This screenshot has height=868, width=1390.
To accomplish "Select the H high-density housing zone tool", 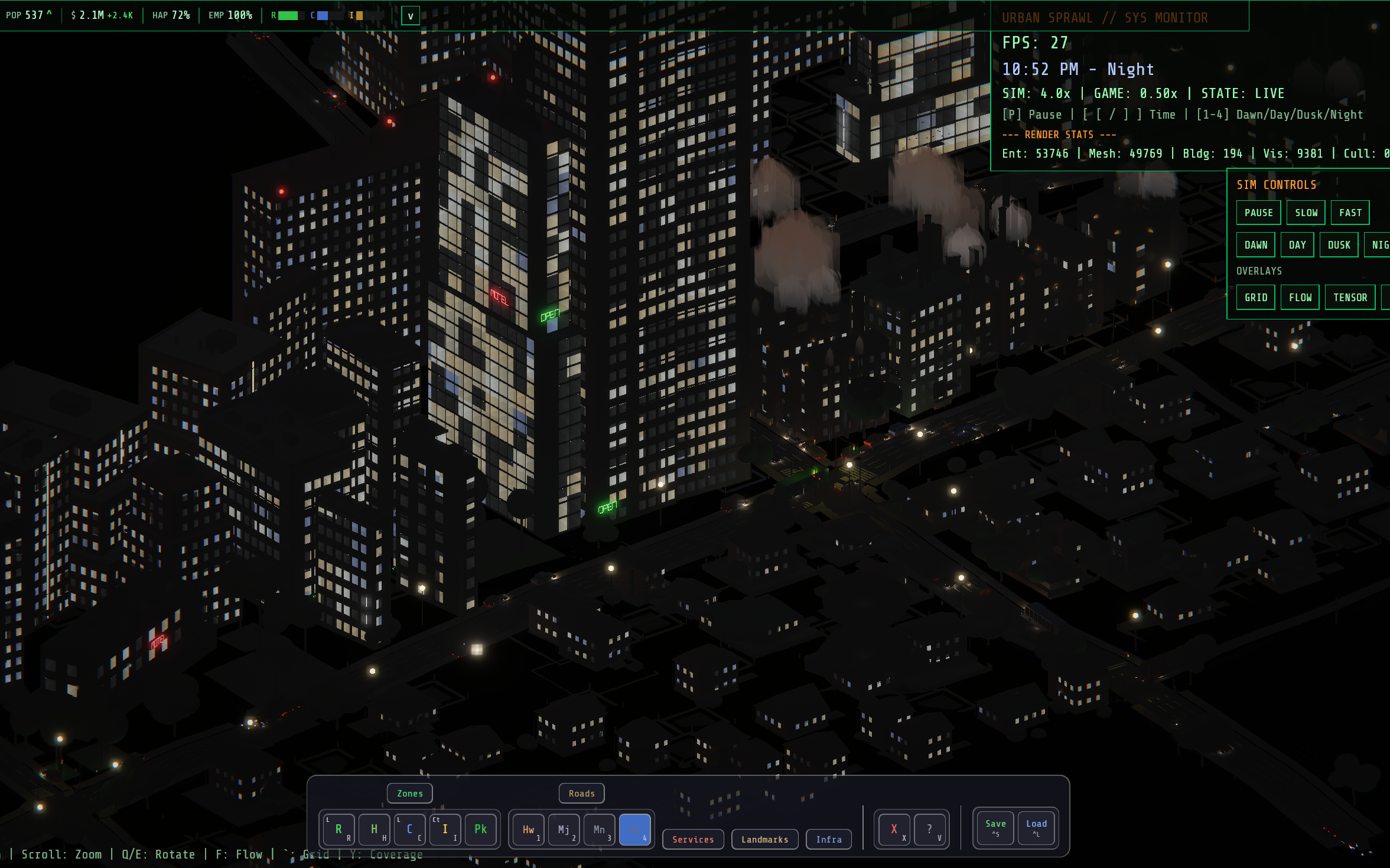I will click(x=374, y=828).
